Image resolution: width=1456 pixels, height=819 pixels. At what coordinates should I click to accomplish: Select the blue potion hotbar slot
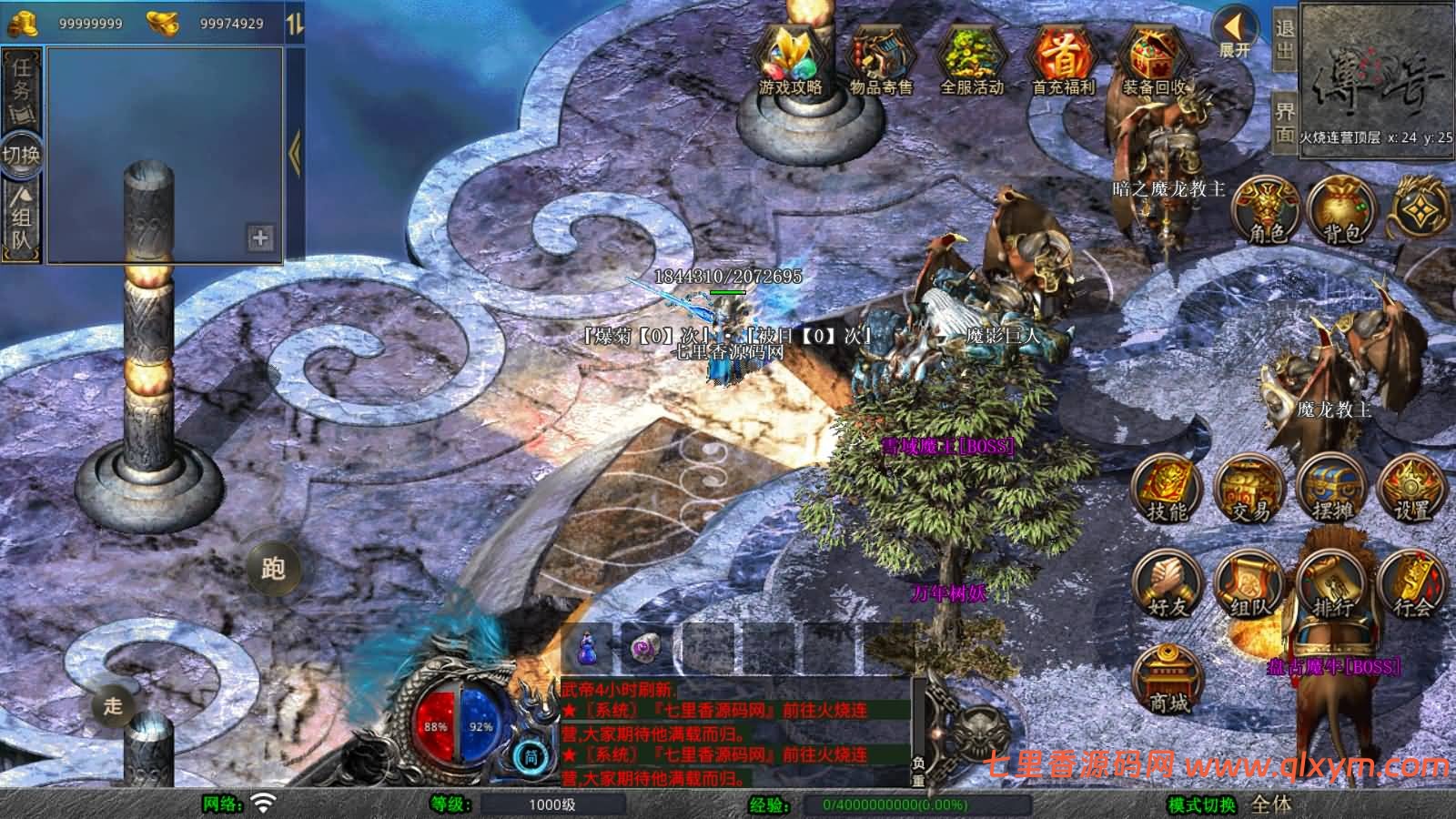589,647
